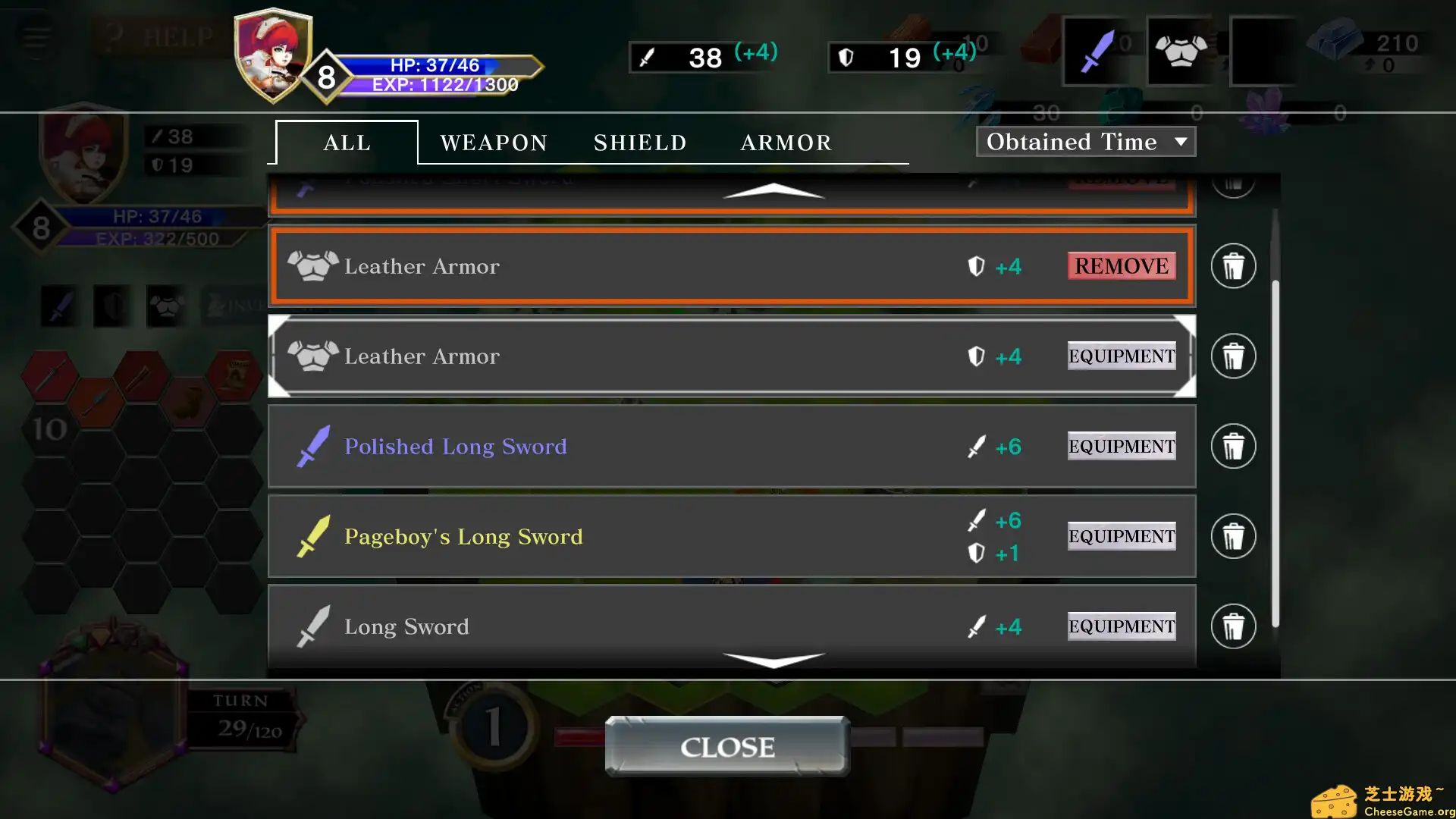1456x819 pixels.
Task: Discard the Polished Long Sword via trash icon
Action: coord(1233,446)
